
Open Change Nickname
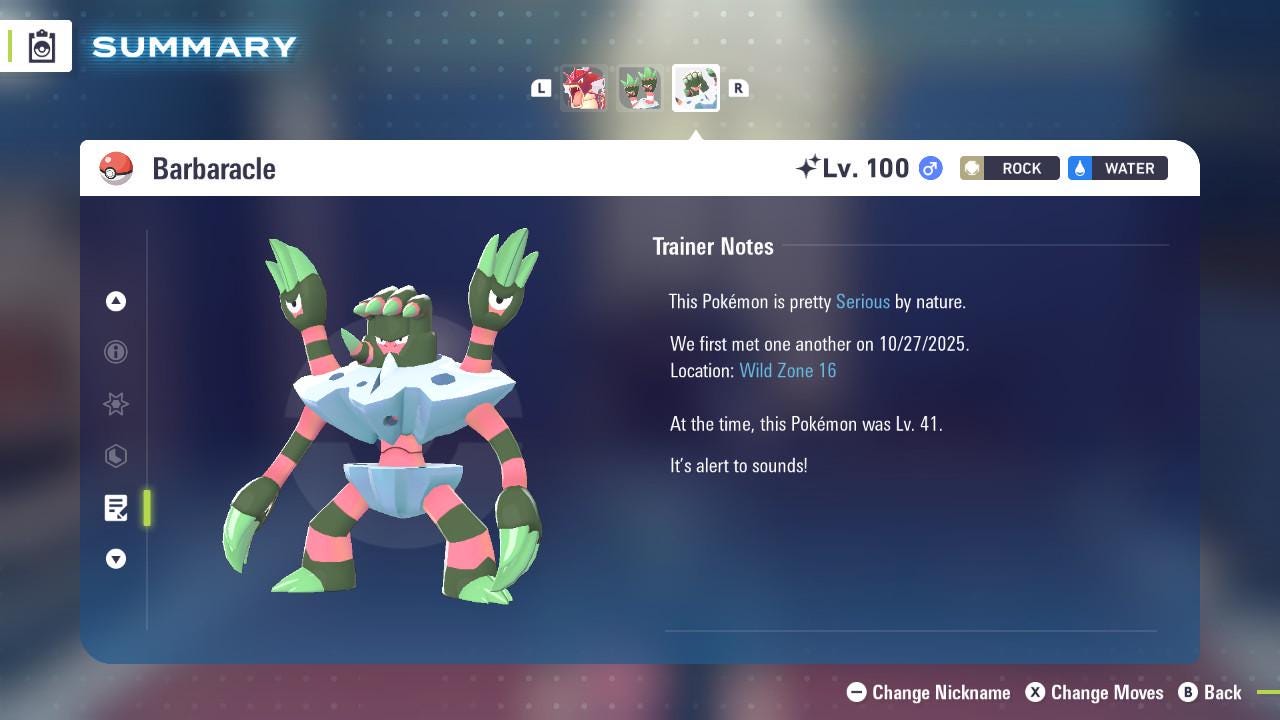928,692
